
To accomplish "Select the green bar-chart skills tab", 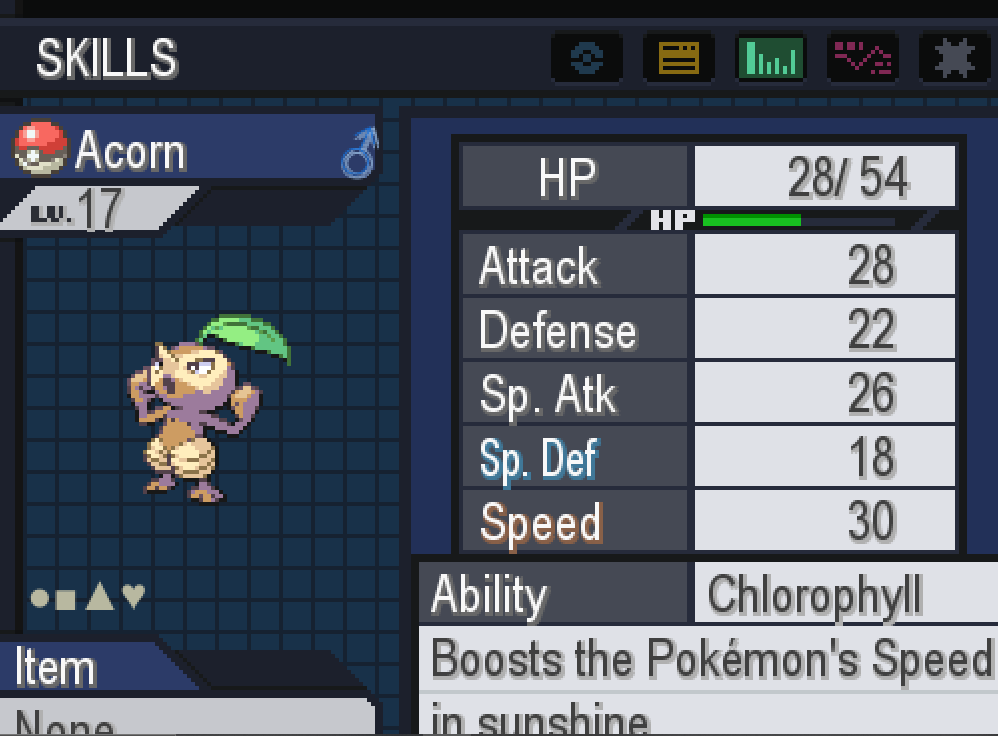I will coord(770,58).
